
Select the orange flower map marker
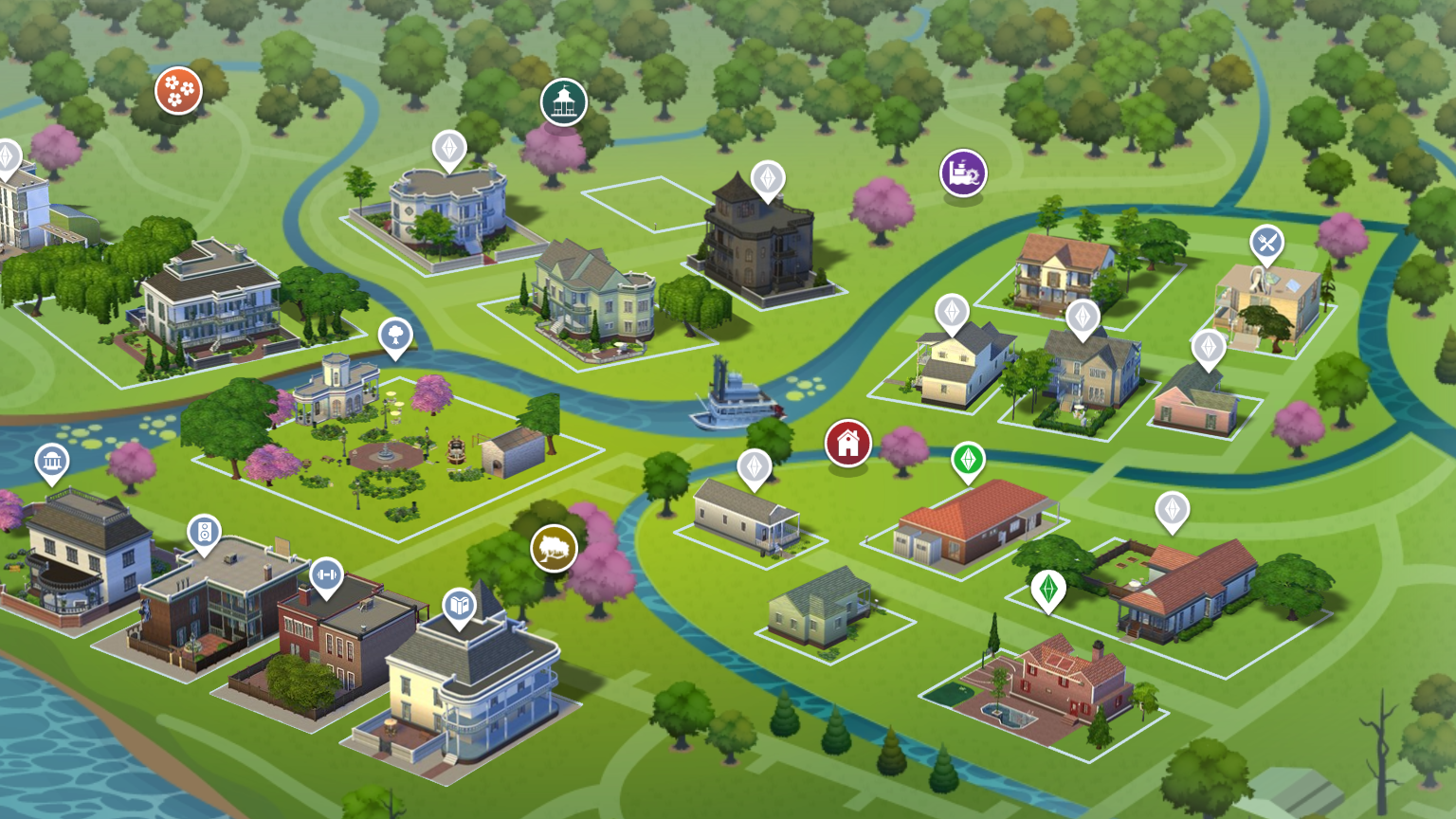tap(178, 90)
